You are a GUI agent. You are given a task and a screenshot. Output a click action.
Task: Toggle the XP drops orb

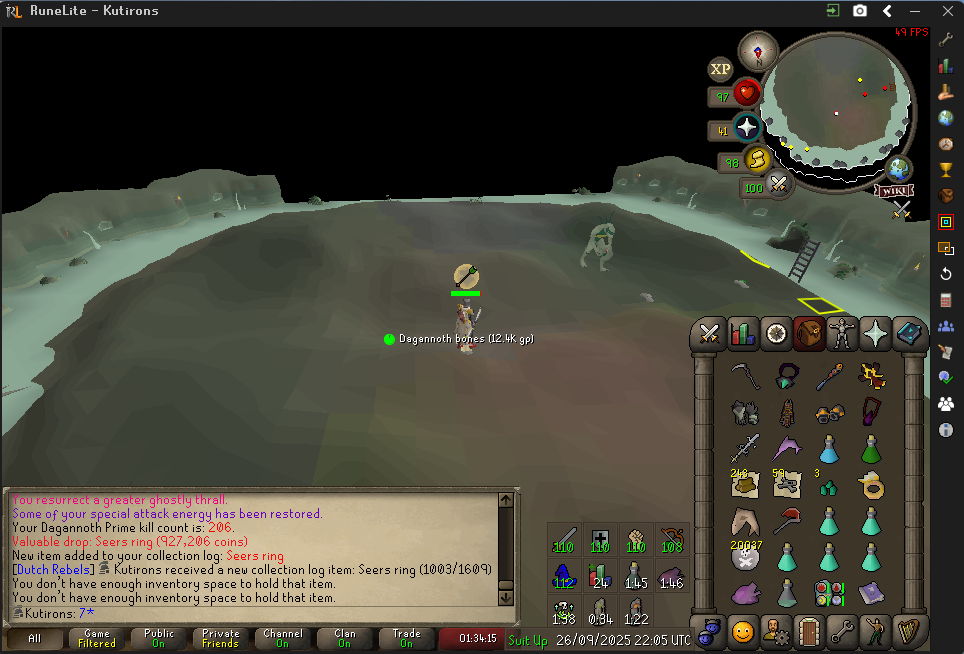720,69
